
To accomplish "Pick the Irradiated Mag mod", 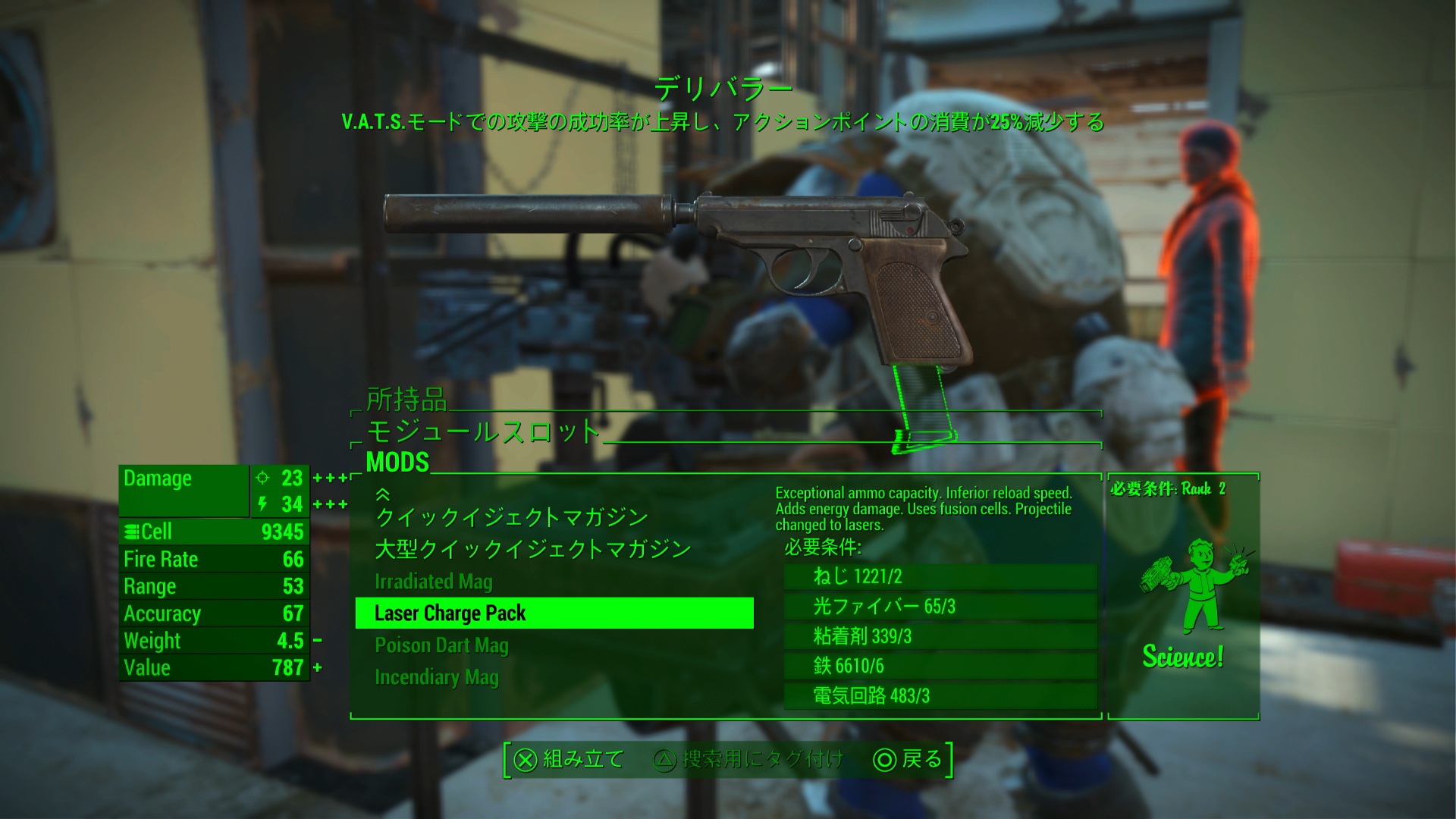I will click(x=434, y=582).
